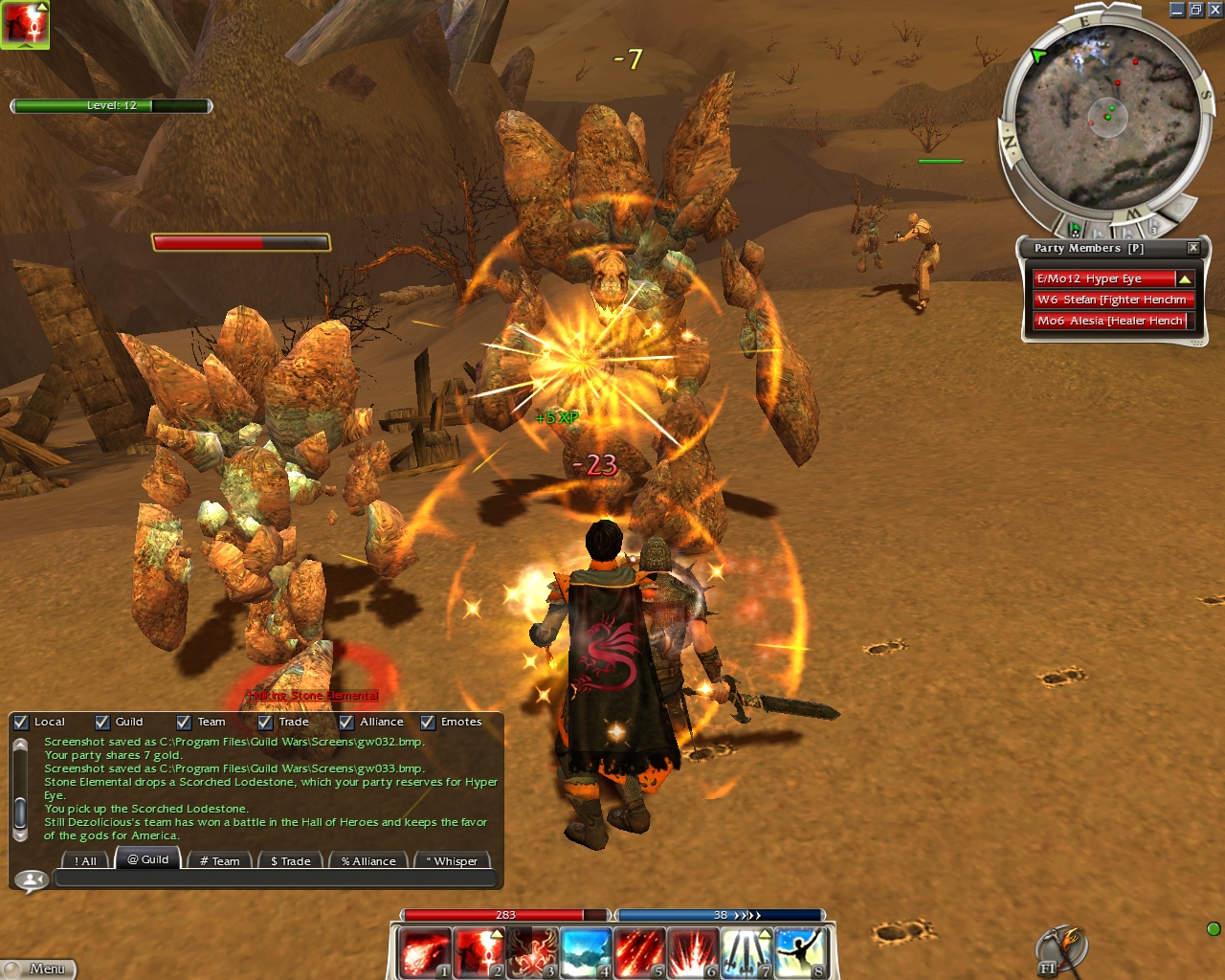The image size is (1225, 980).
Task: Choose the Whisper chat tab
Action: click(452, 860)
